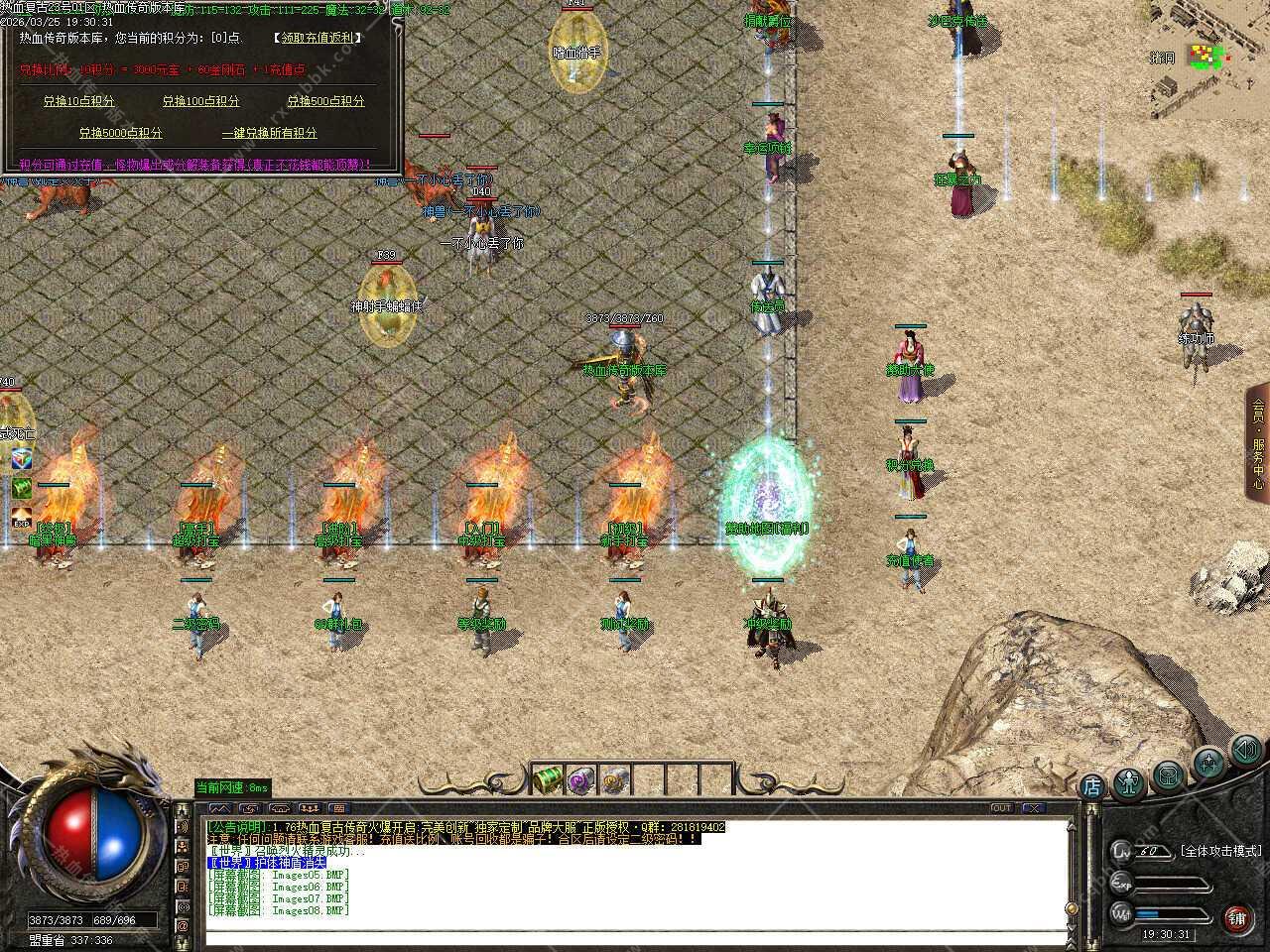Screen dimensions: 1270x952
Task: Toggle the sound speaker round button
Action: pyautogui.click(x=1246, y=750)
